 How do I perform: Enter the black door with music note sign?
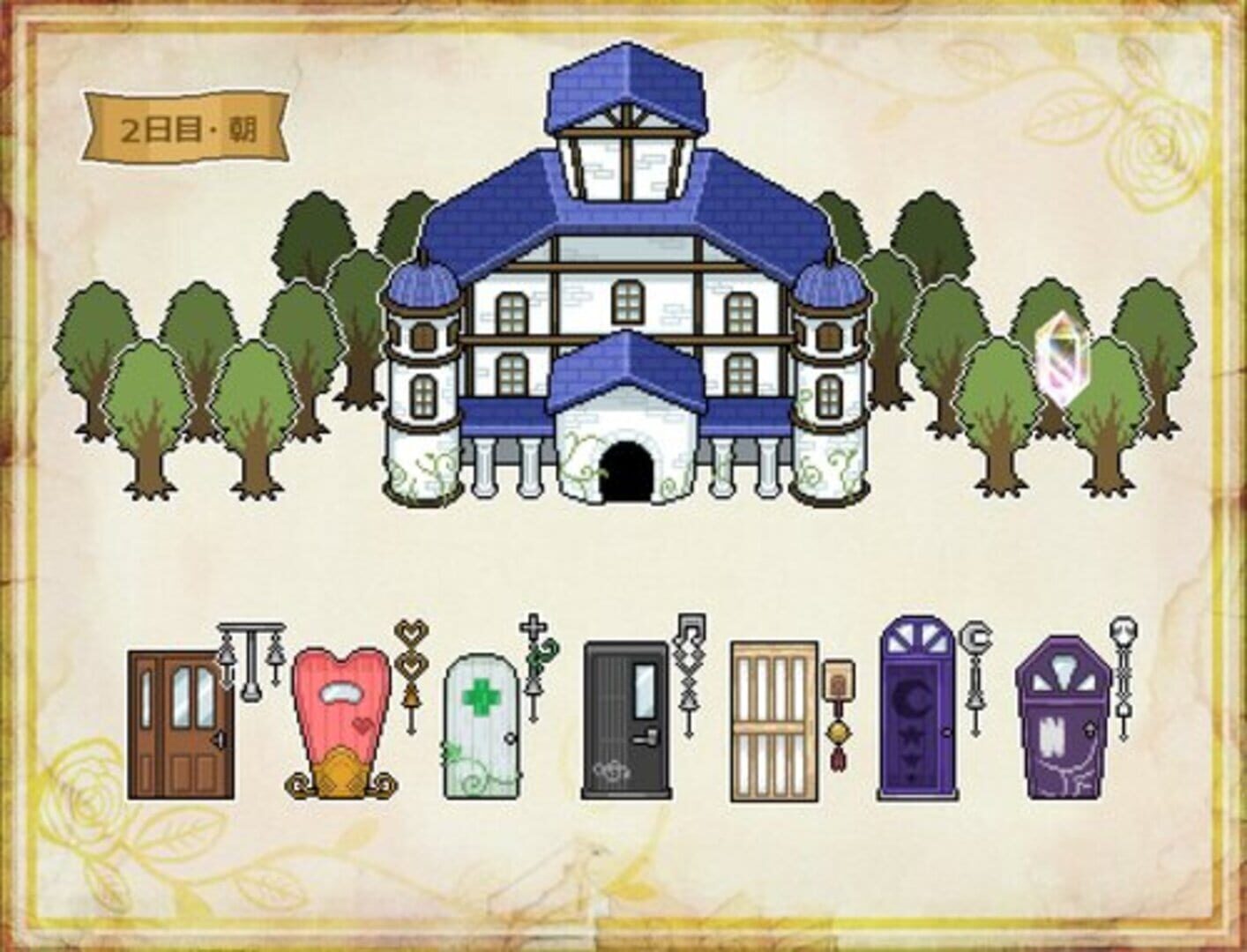[x=626, y=714]
